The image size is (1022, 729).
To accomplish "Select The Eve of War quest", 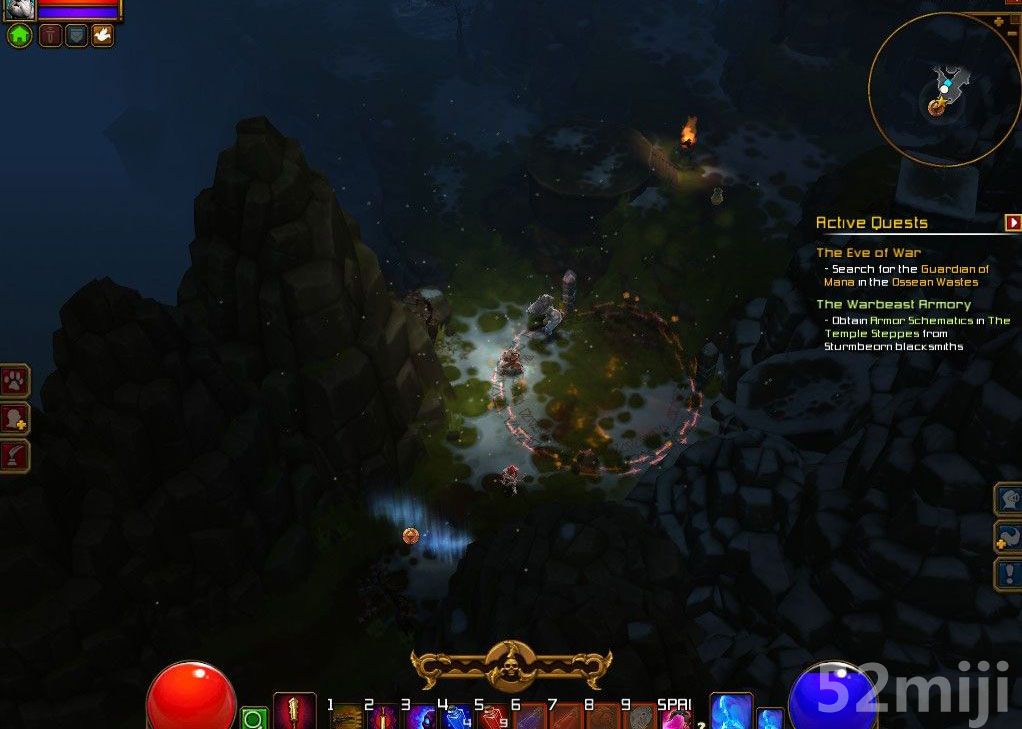I will click(x=868, y=253).
